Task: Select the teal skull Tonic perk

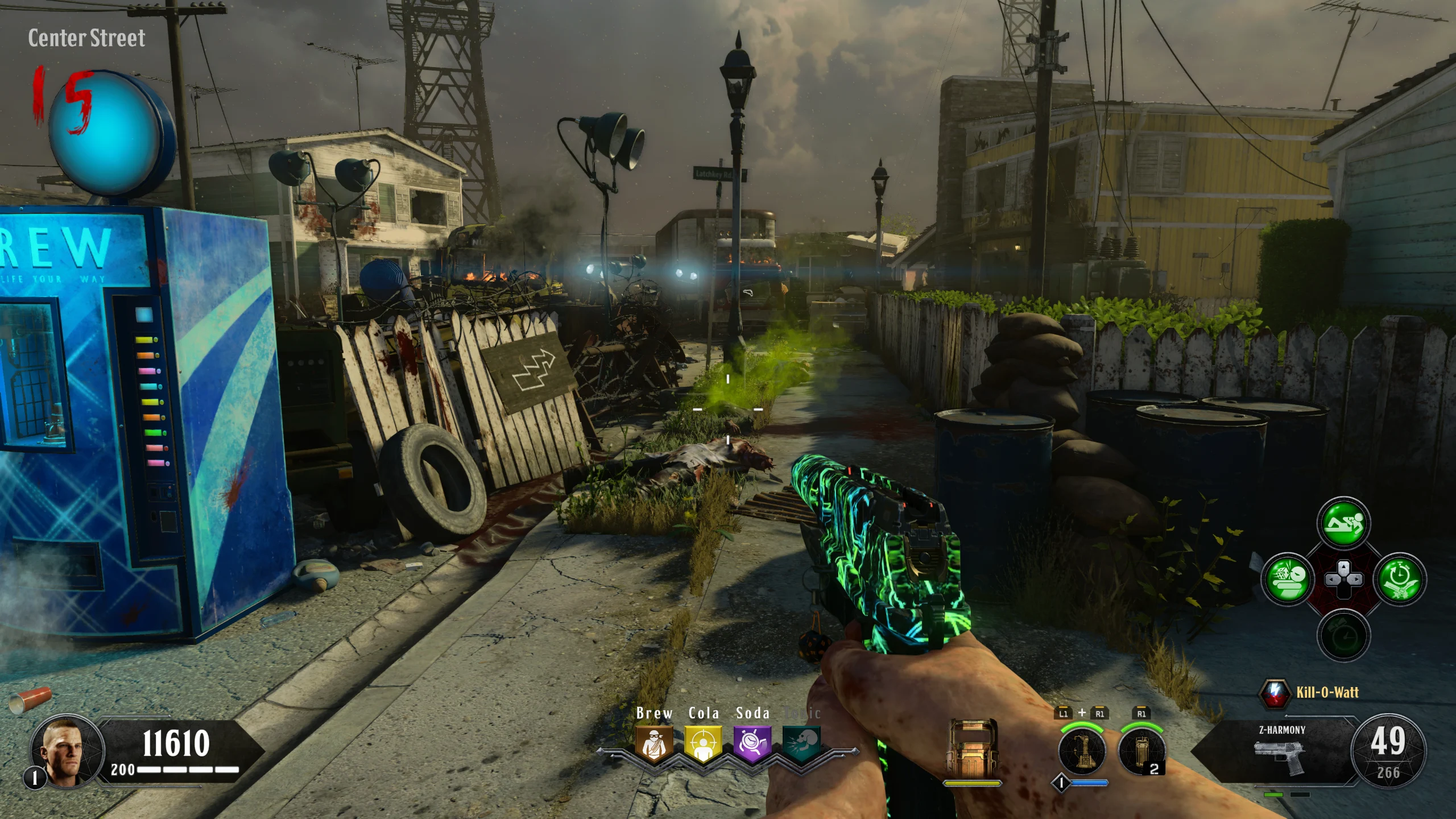Action: coord(802,743)
